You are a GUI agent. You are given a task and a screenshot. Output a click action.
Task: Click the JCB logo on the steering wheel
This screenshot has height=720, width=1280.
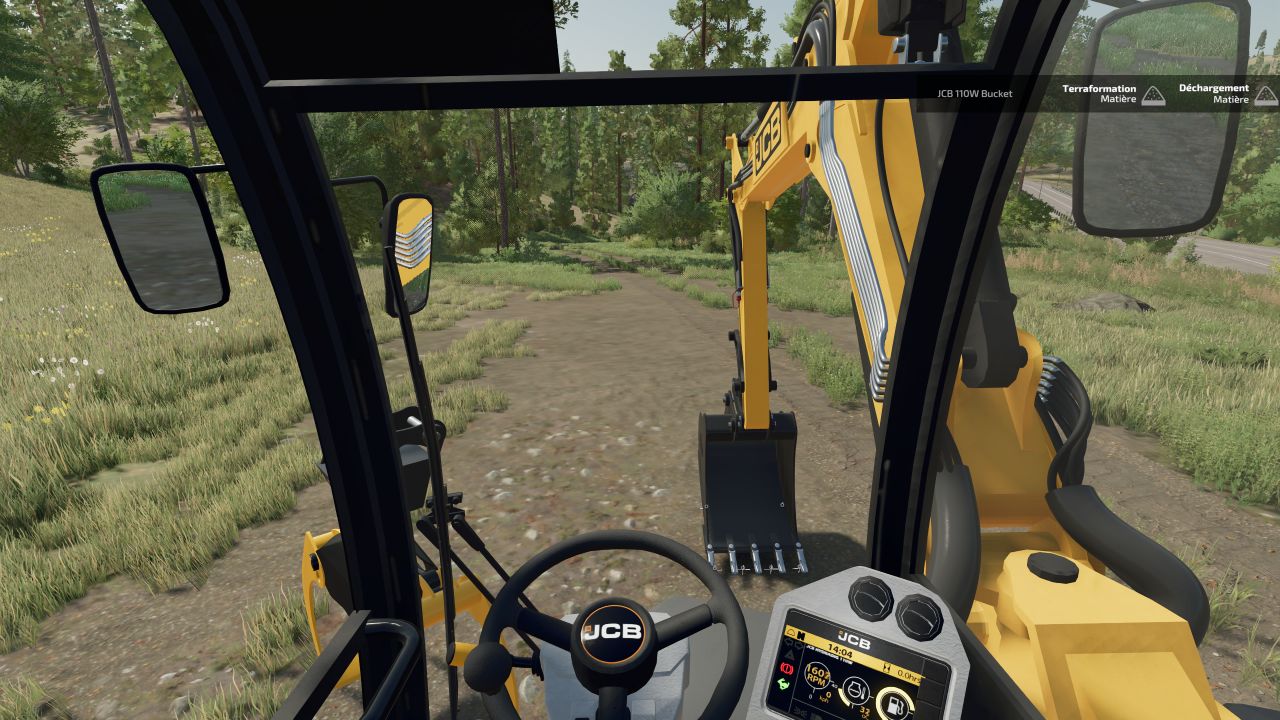[x=615, y=629]
